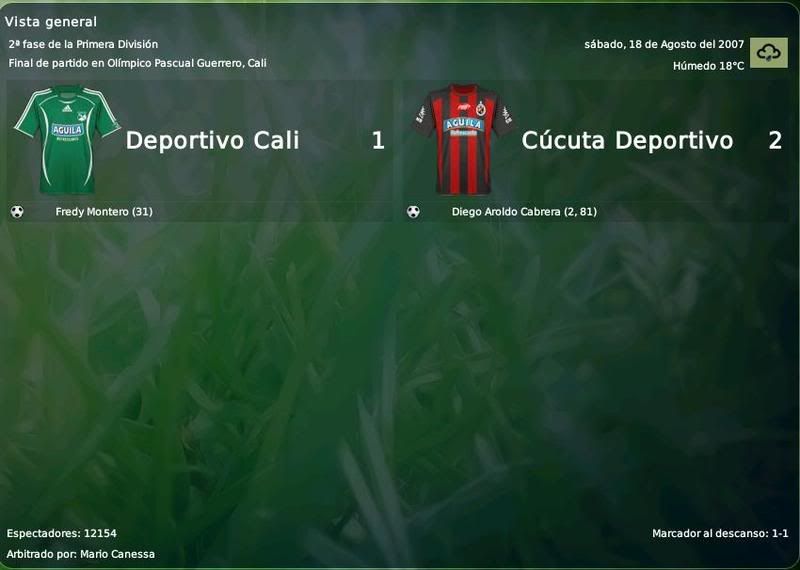The width and height of the screenshot is (800, 570).
Task: Click the green Deportivo Cali kit
Action: [66, 140]
